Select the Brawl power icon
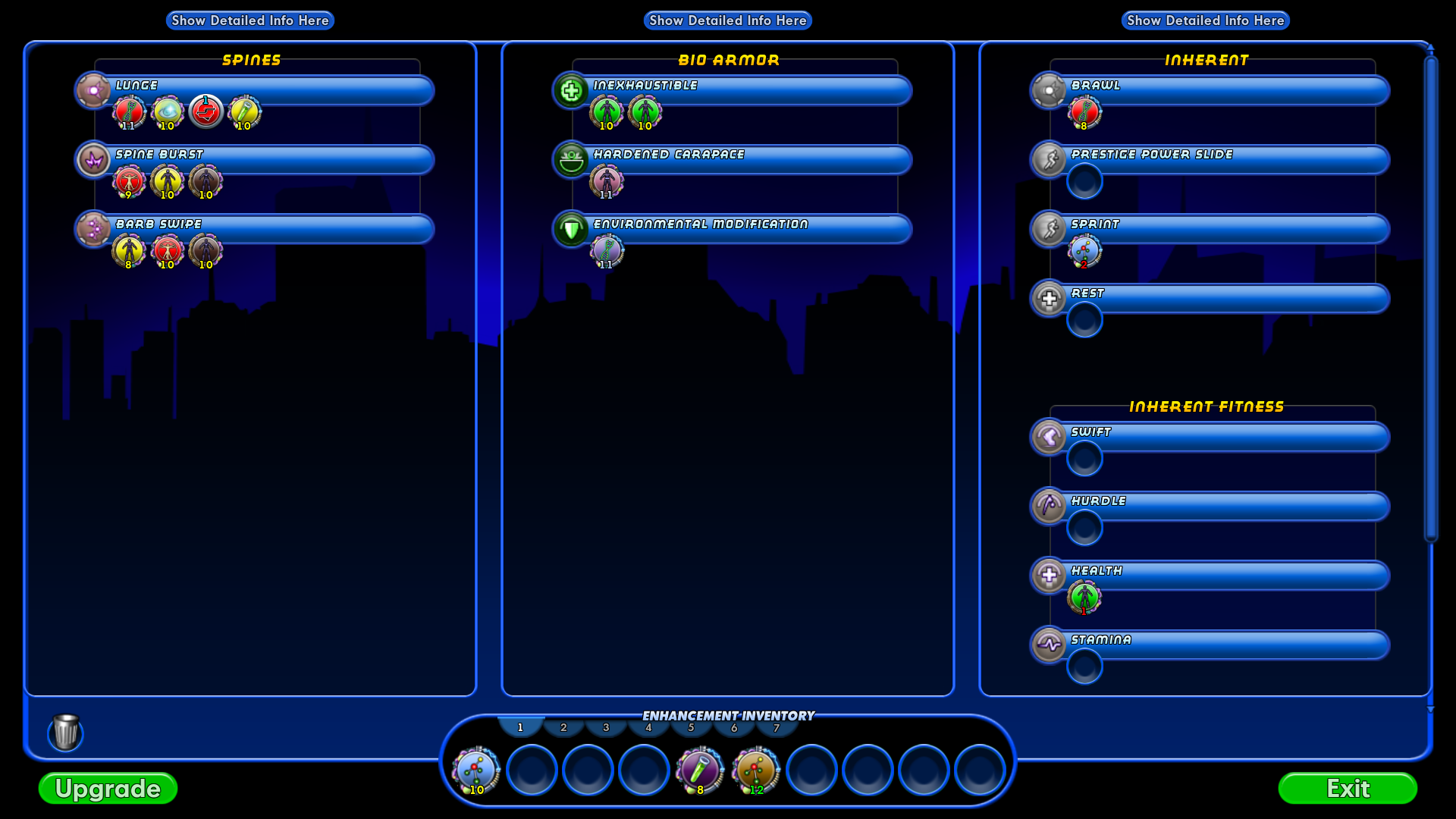This screenshot has width=1456, height=819. point(1049,90)
